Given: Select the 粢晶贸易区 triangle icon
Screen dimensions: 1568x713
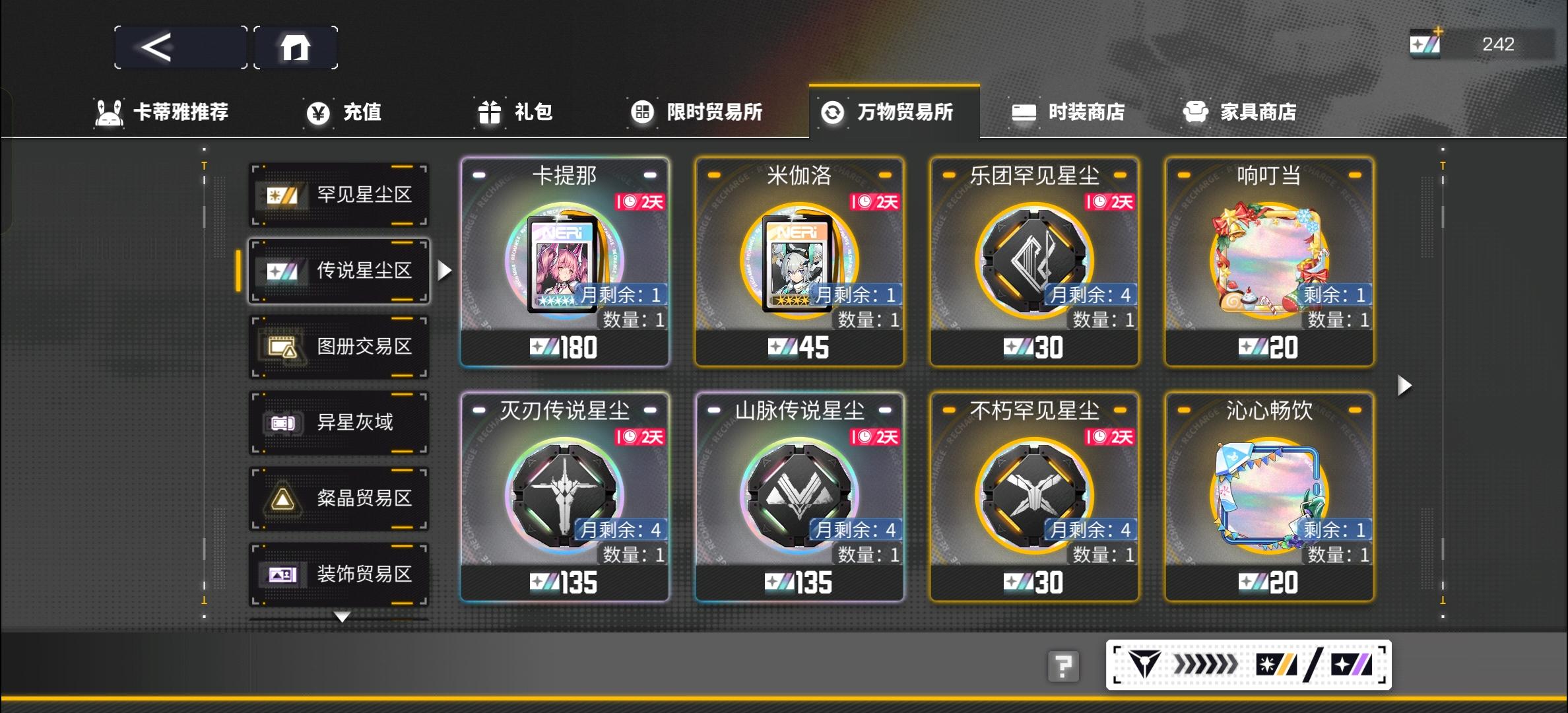Looking at the screenshot, I should [x=282, y=500].
